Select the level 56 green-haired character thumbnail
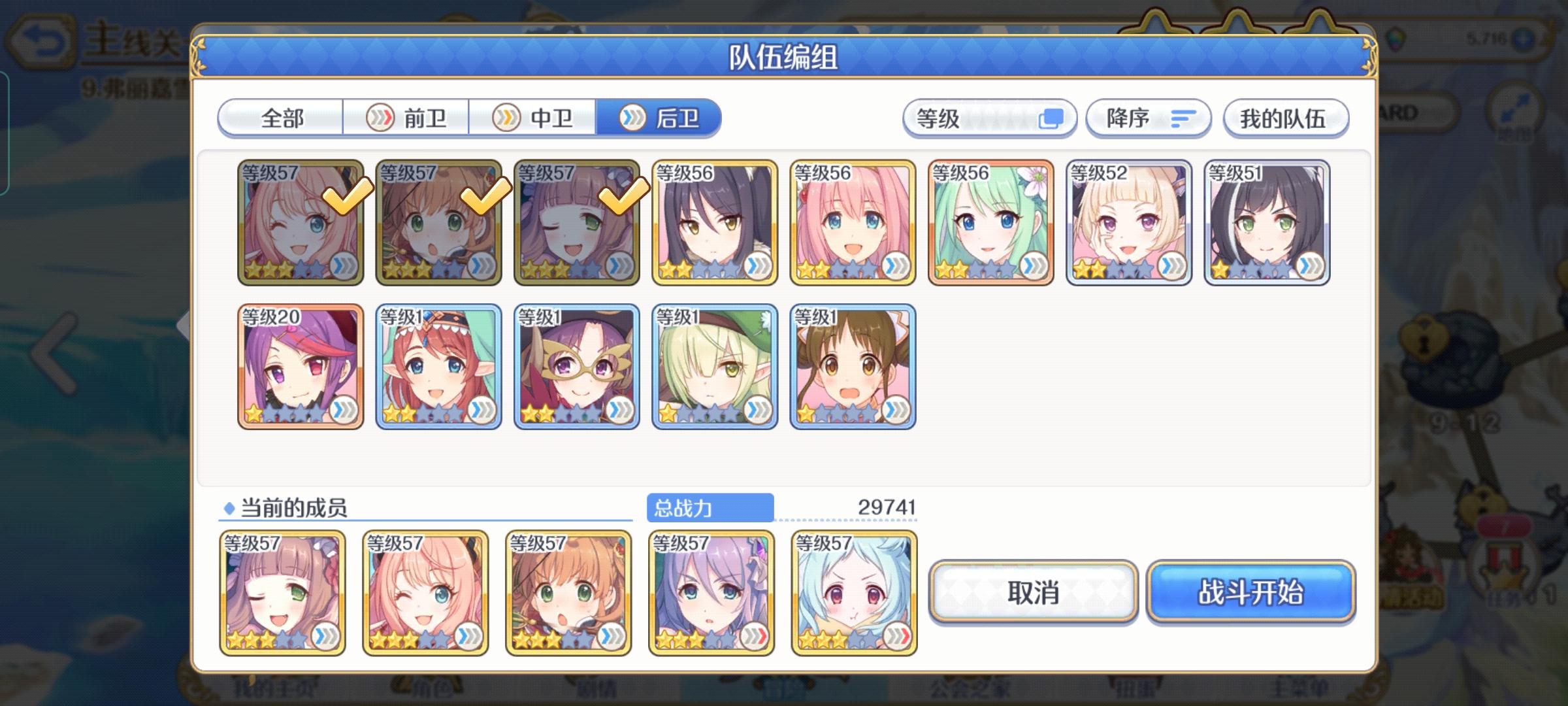This screenshot has height=706, width=1568. 990,221
